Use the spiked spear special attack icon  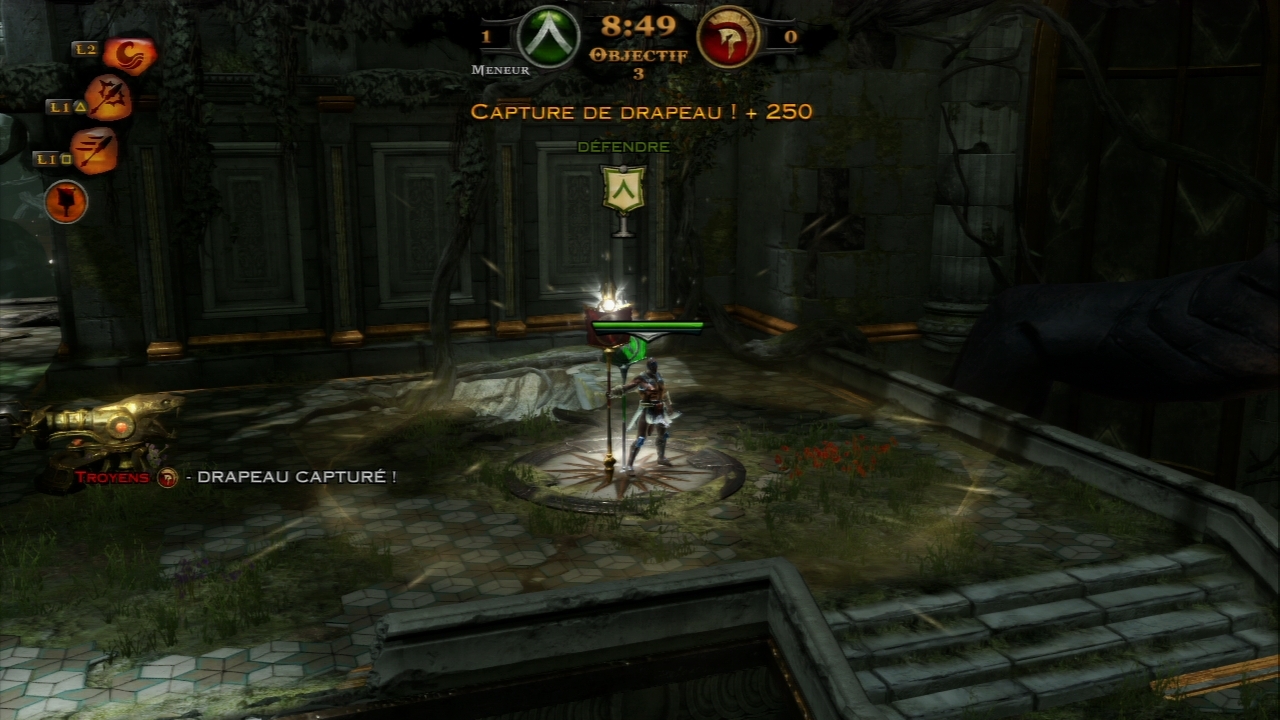[108, 98]
